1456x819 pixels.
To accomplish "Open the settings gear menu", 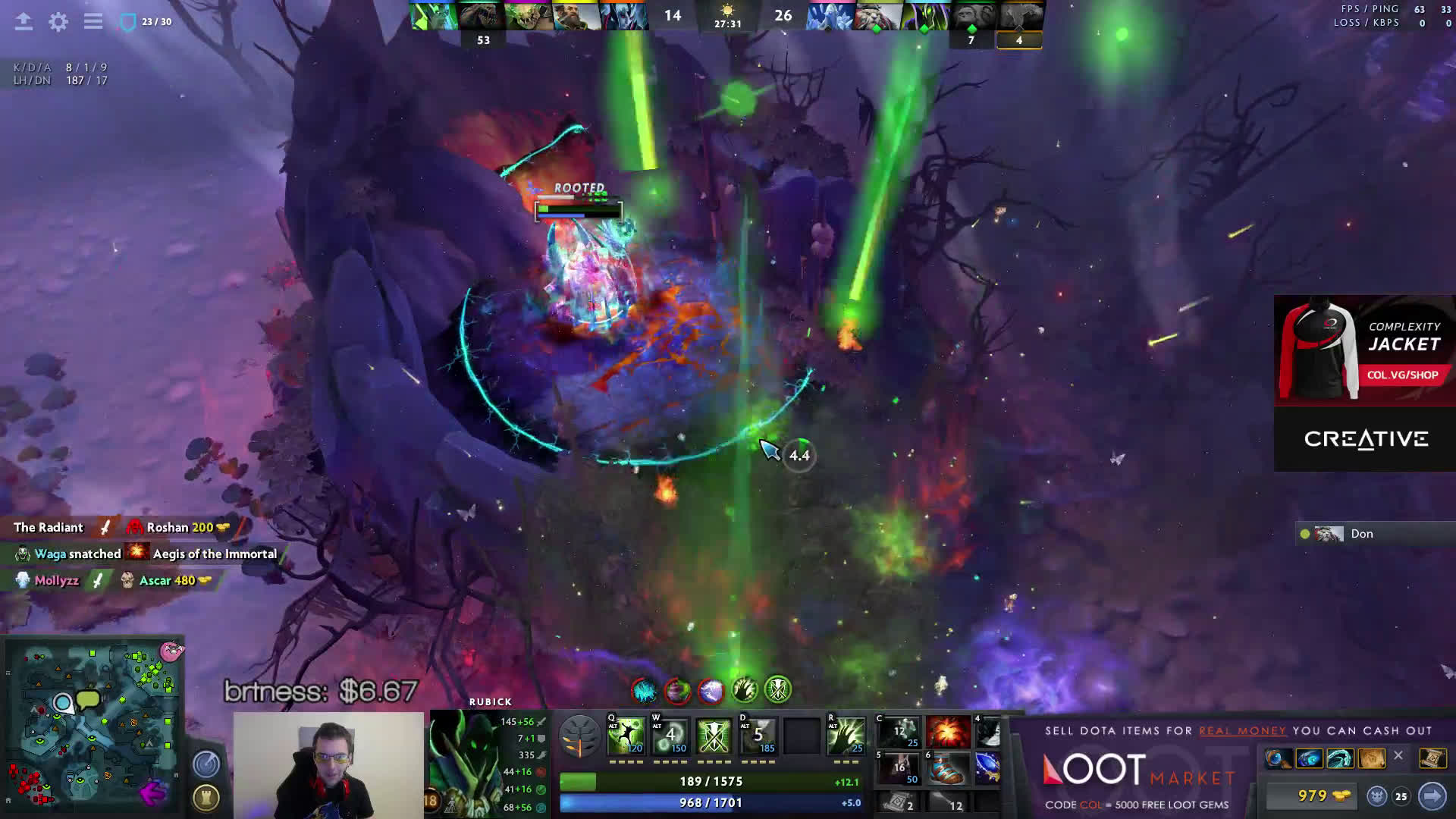I will click(58, 22).
